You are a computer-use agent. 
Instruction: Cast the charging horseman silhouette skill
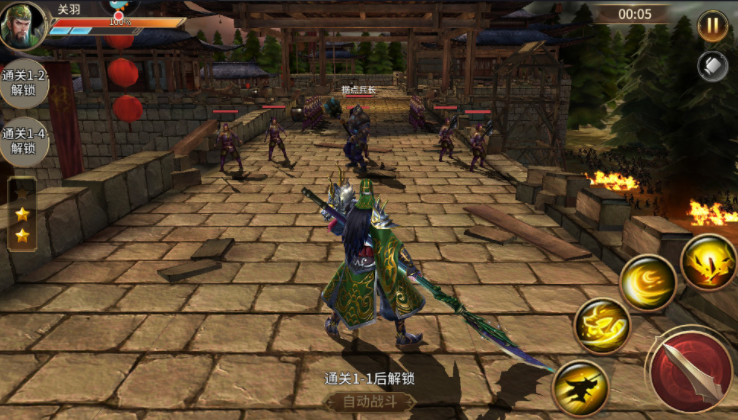click(x=581, y=386)
